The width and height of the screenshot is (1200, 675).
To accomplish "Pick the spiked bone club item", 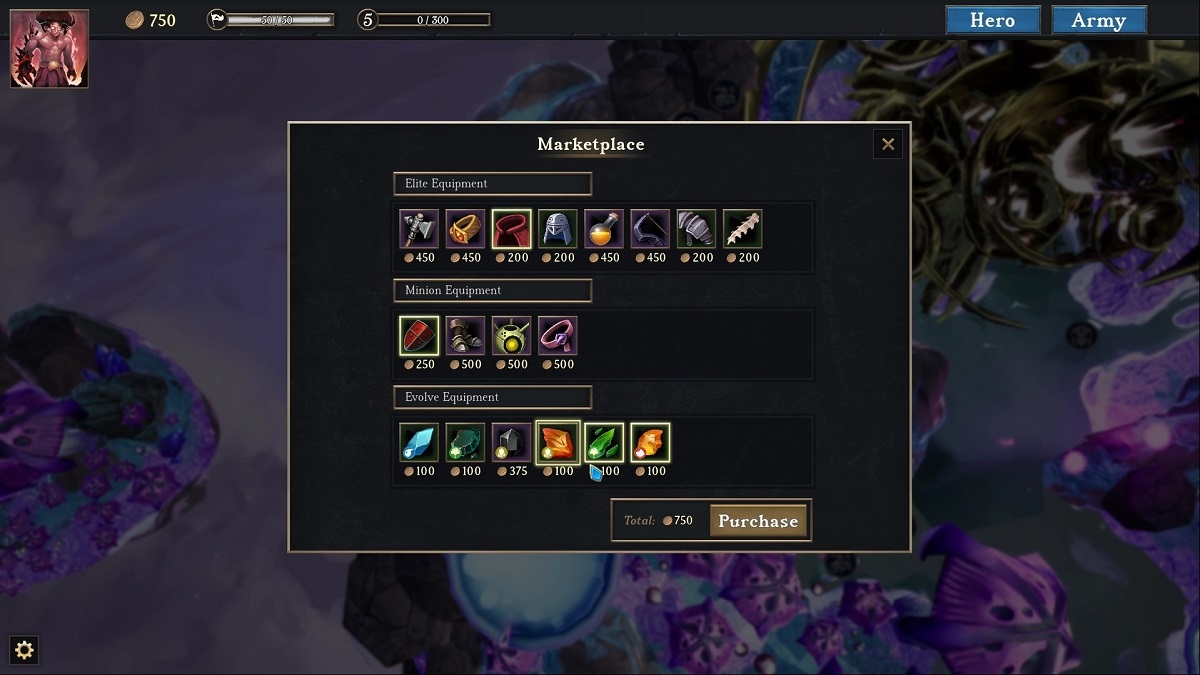I will (742, 229).
